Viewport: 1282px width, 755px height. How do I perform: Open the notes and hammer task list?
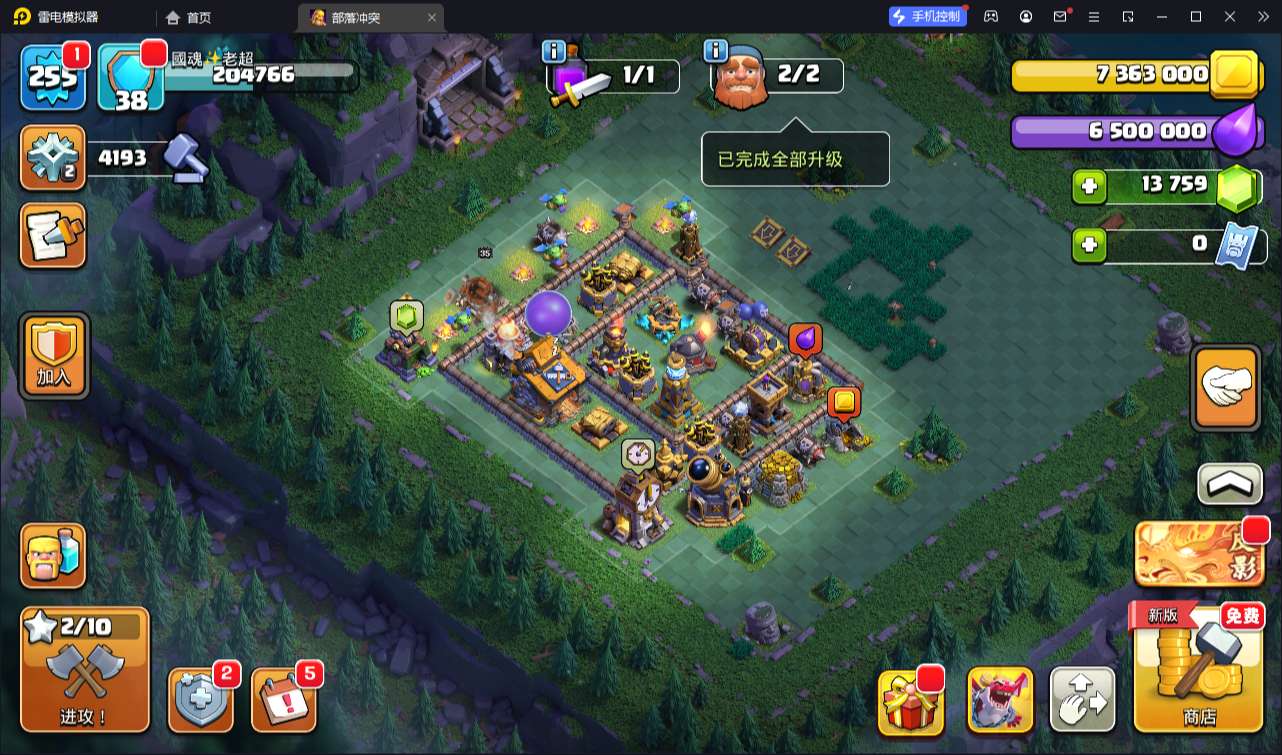click(53, 236)
